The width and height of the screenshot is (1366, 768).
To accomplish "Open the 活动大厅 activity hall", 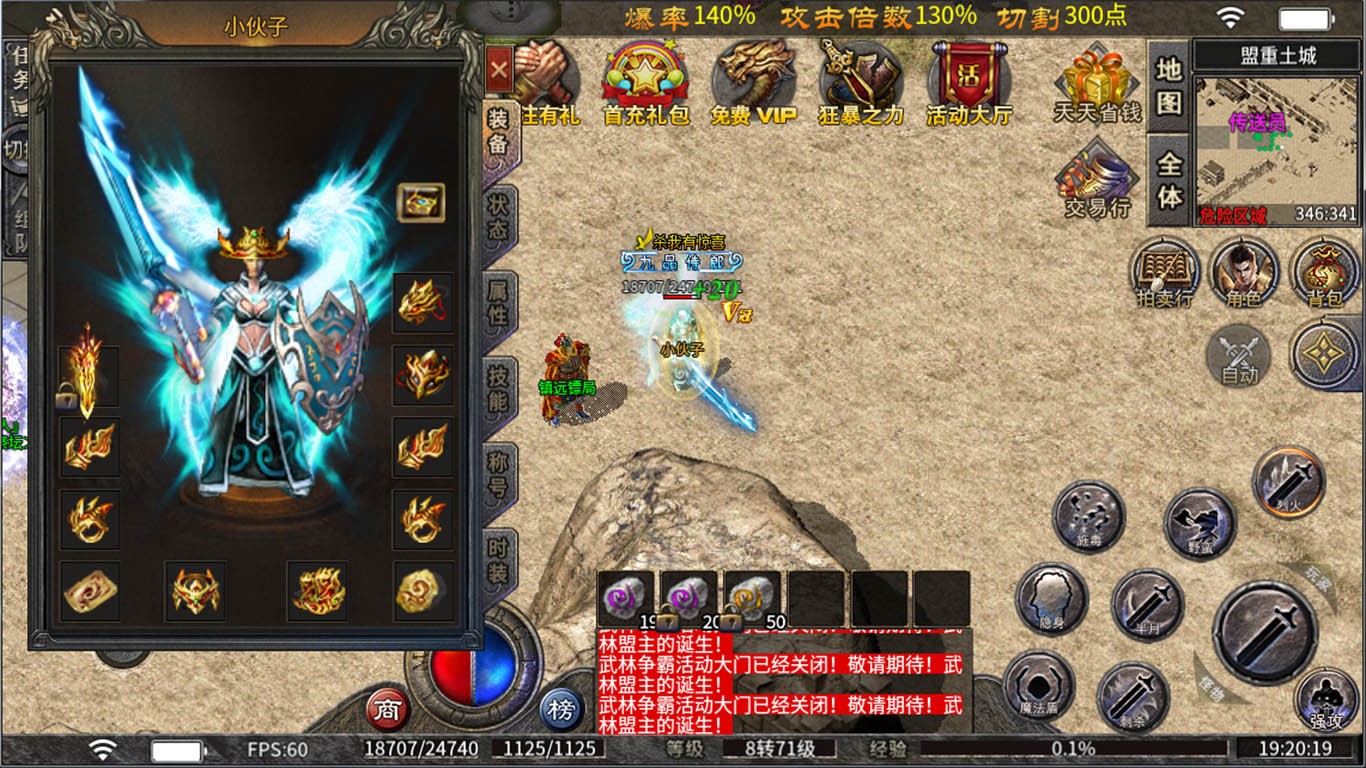I will (968, 80).
